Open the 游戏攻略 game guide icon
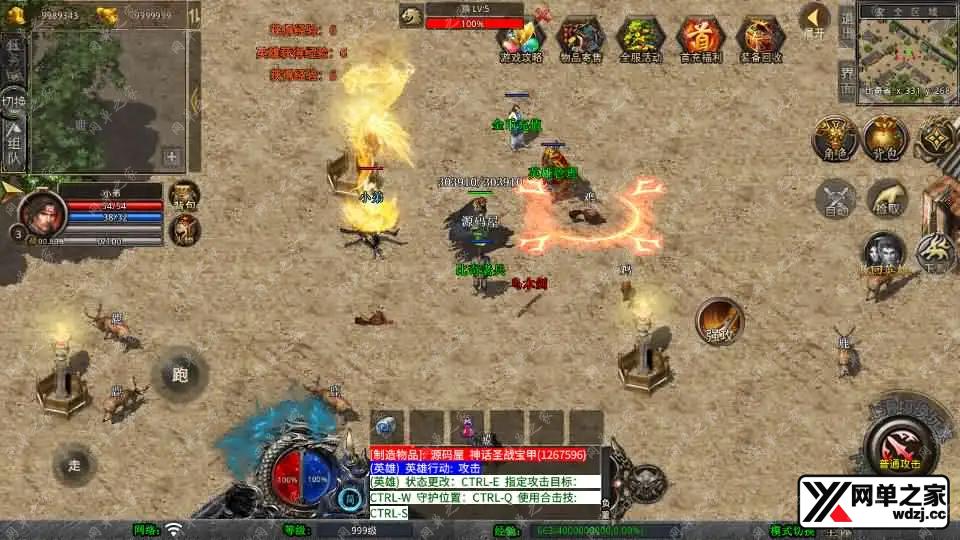Image resolution: width=960 pixels, height=540 pixels. [x=520, y=38]
